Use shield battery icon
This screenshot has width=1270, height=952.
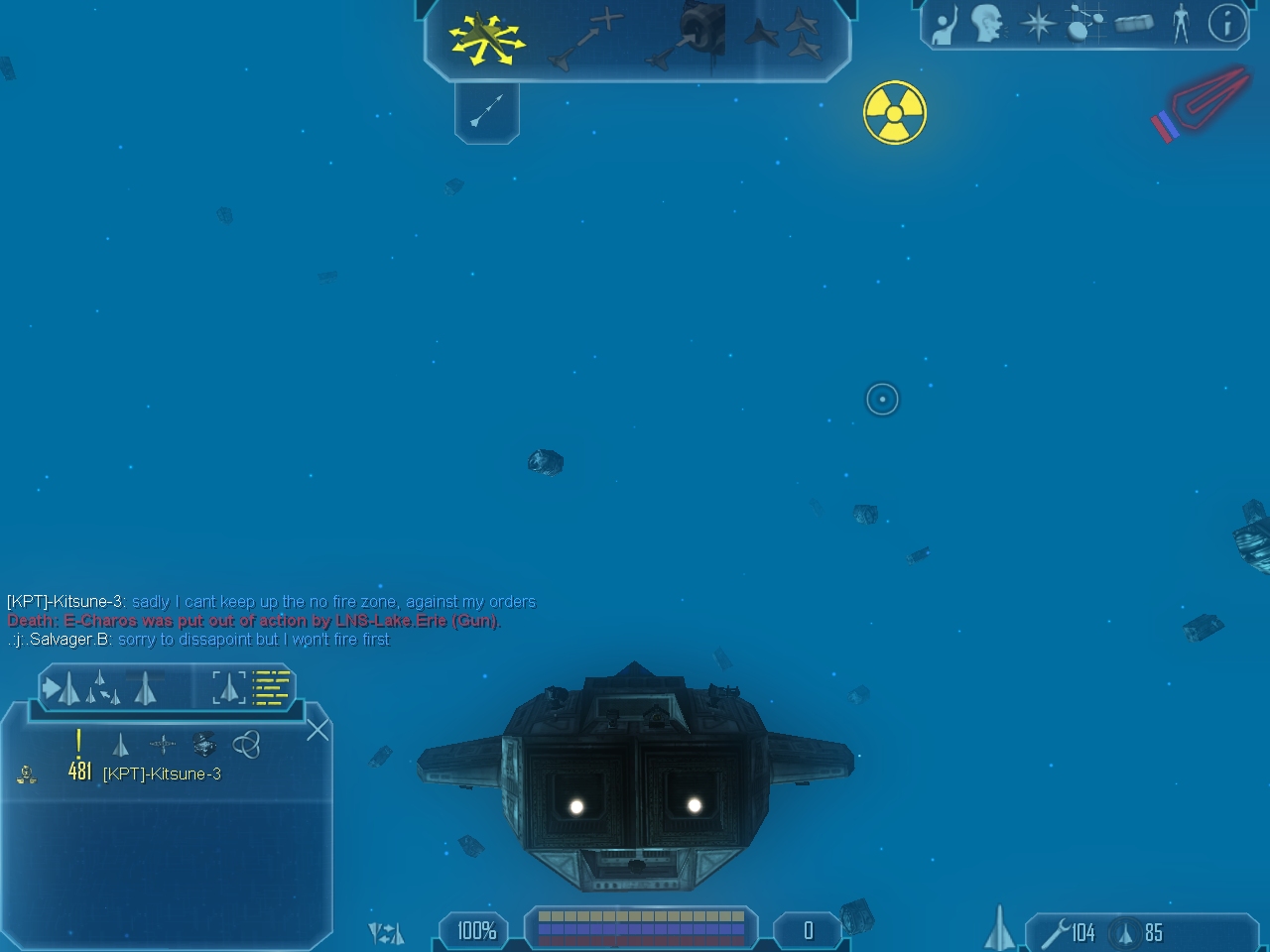point(1125,933)
